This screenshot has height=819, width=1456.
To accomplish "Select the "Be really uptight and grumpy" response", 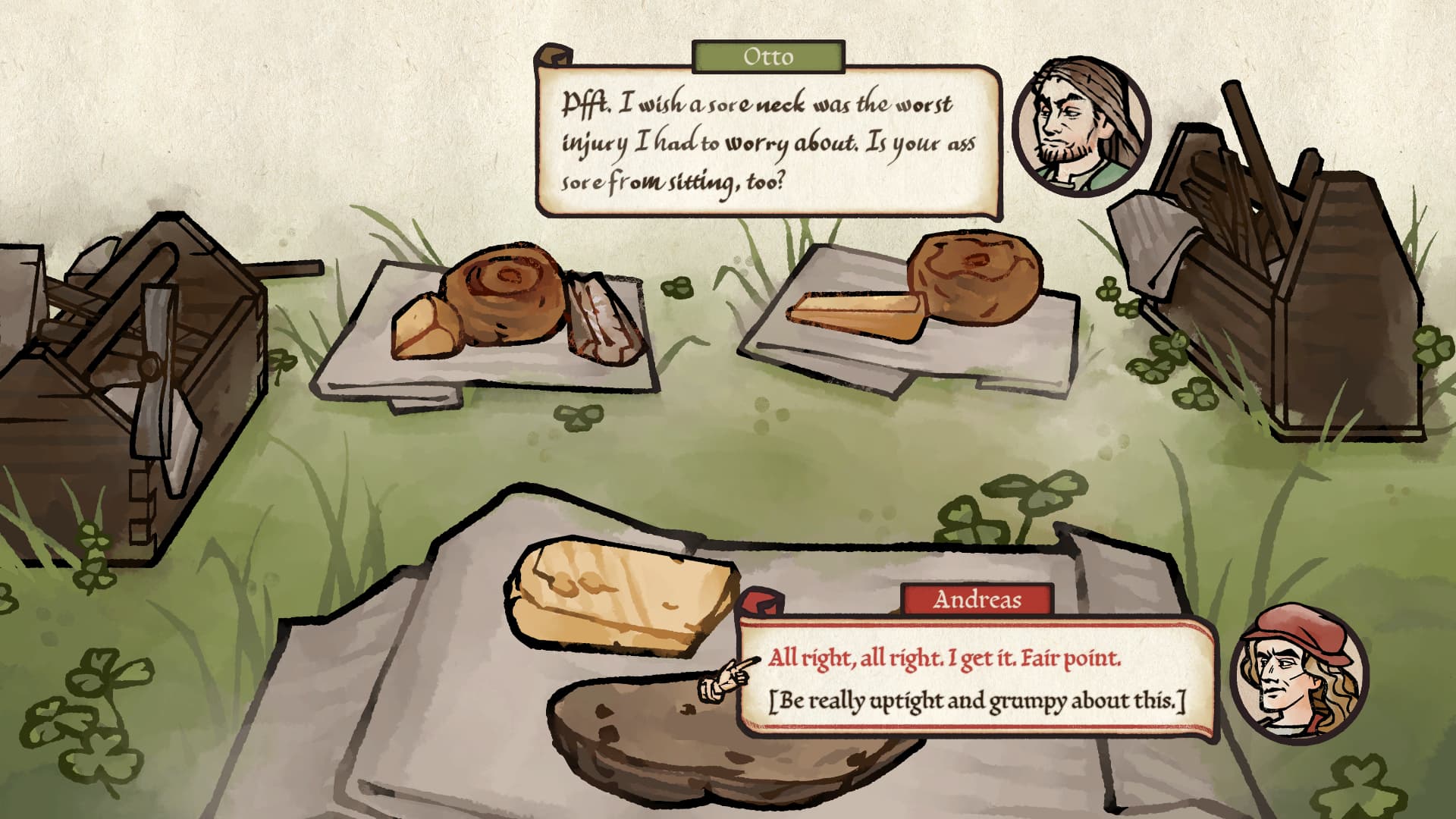I will (x=976, y=701).
